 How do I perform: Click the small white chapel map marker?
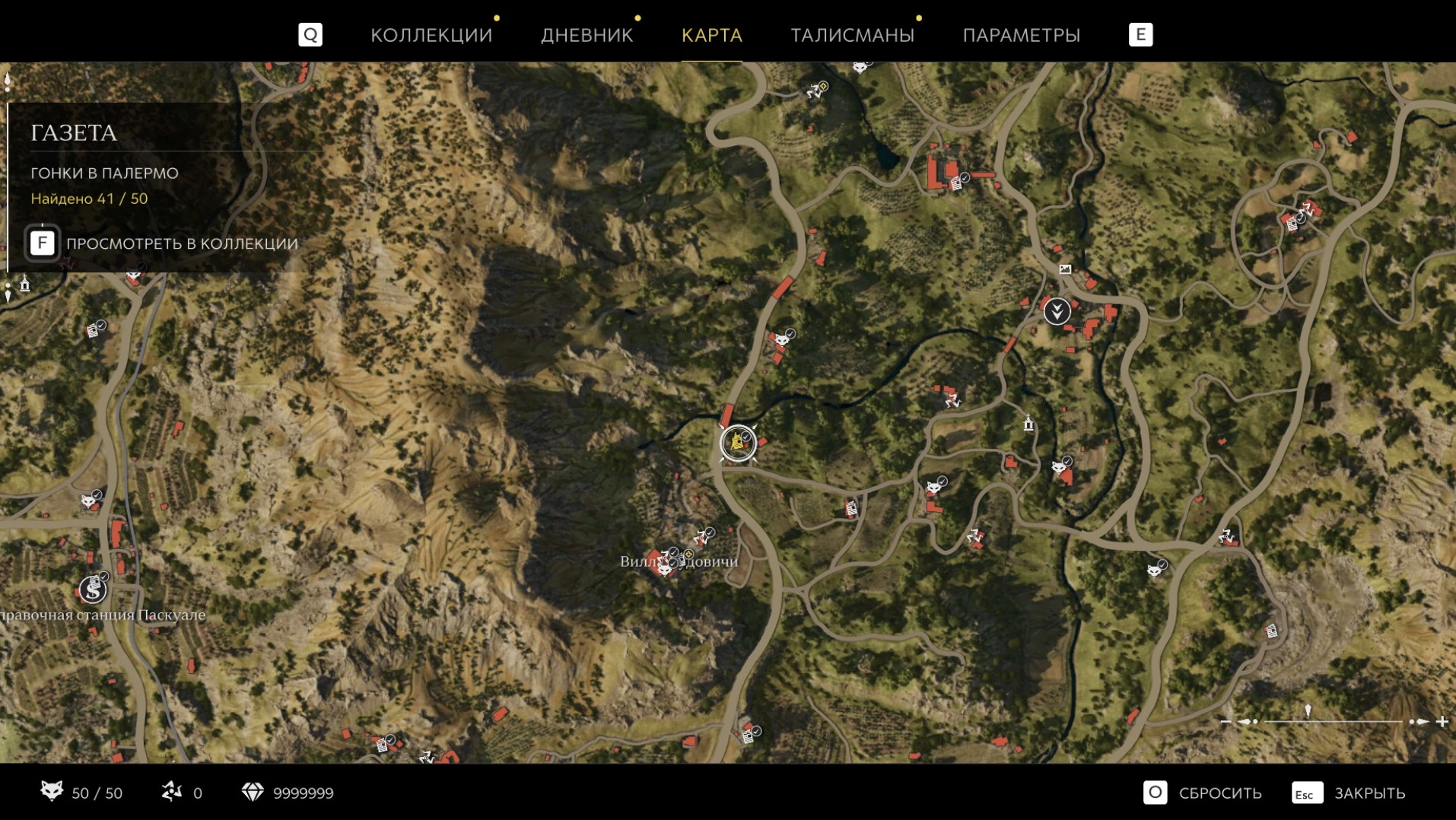pos(1028,423)
